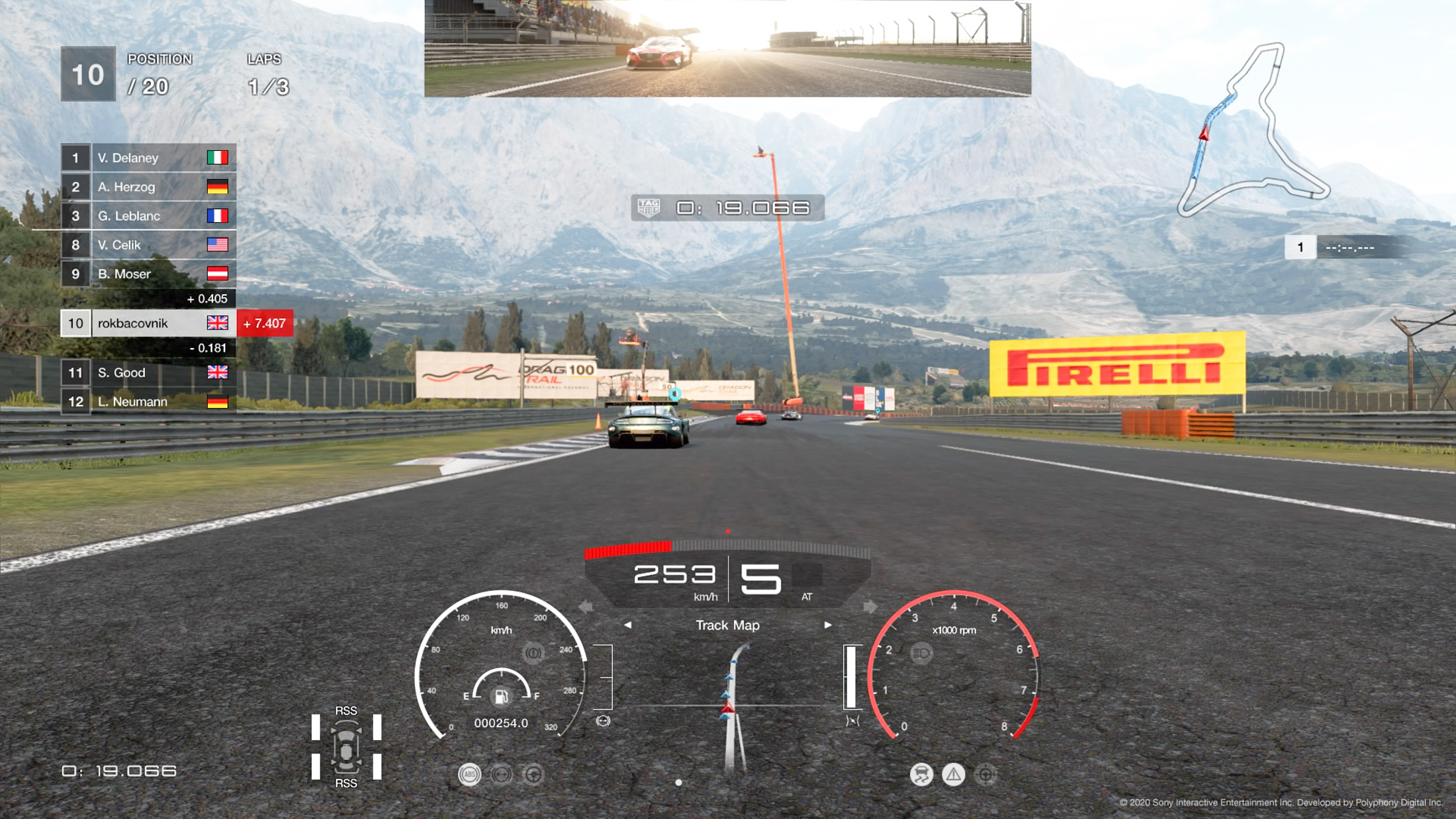Click the hazard warning triangle icon

(x=953, y=775)
